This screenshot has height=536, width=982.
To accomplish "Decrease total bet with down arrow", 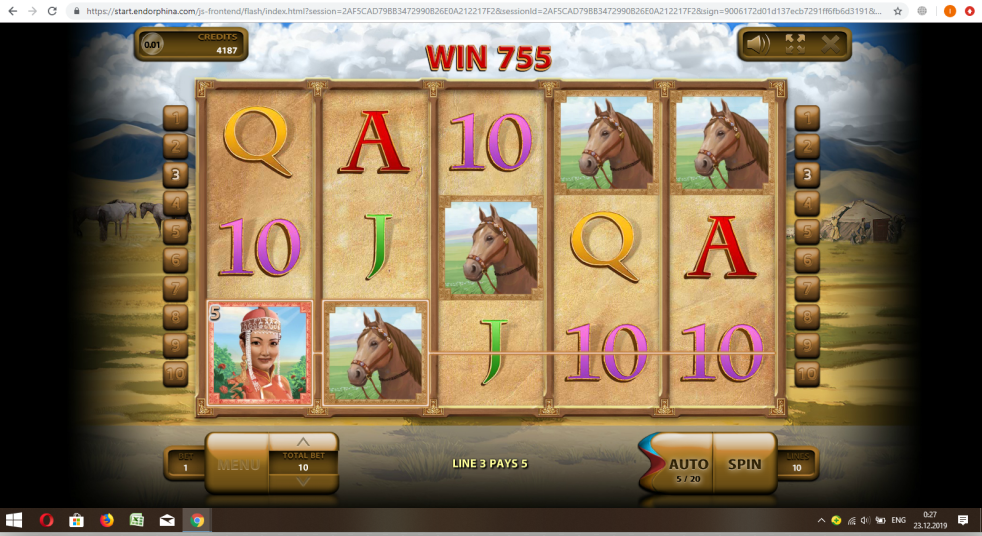I will pos(303,481).
